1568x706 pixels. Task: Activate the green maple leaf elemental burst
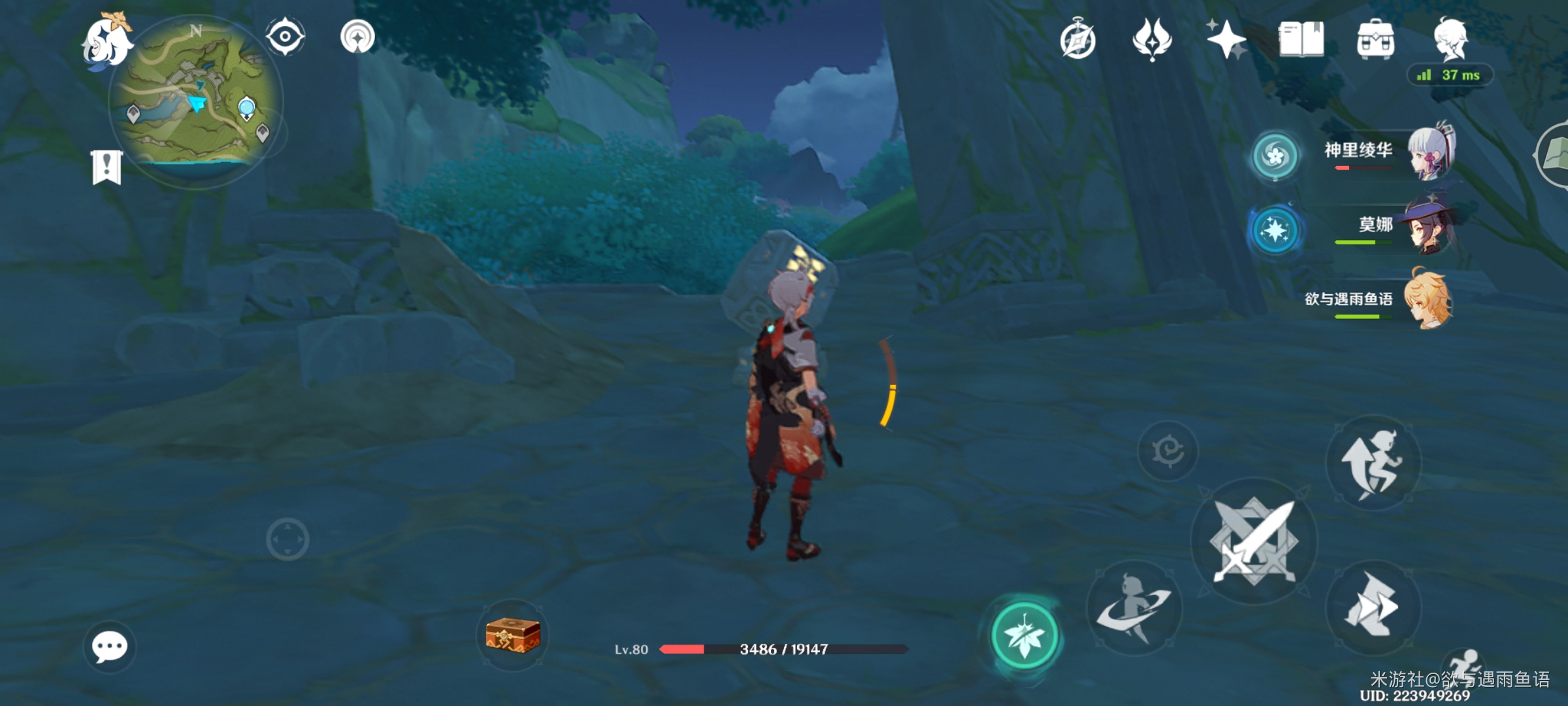[1024, 635]
